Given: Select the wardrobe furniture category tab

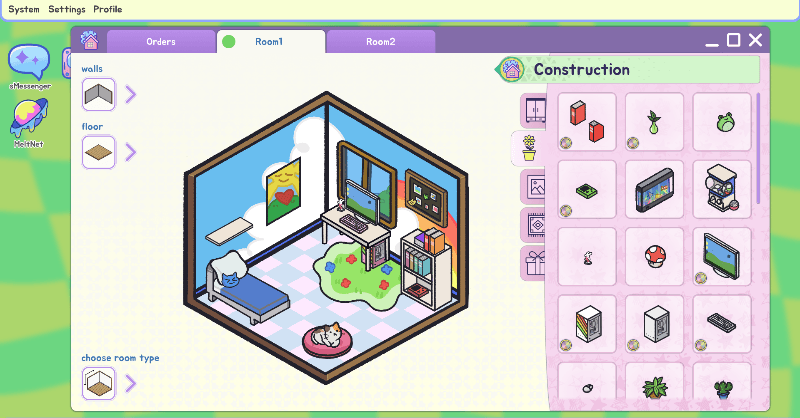Looking at the screenshot, I should click(x=534, y=110).
